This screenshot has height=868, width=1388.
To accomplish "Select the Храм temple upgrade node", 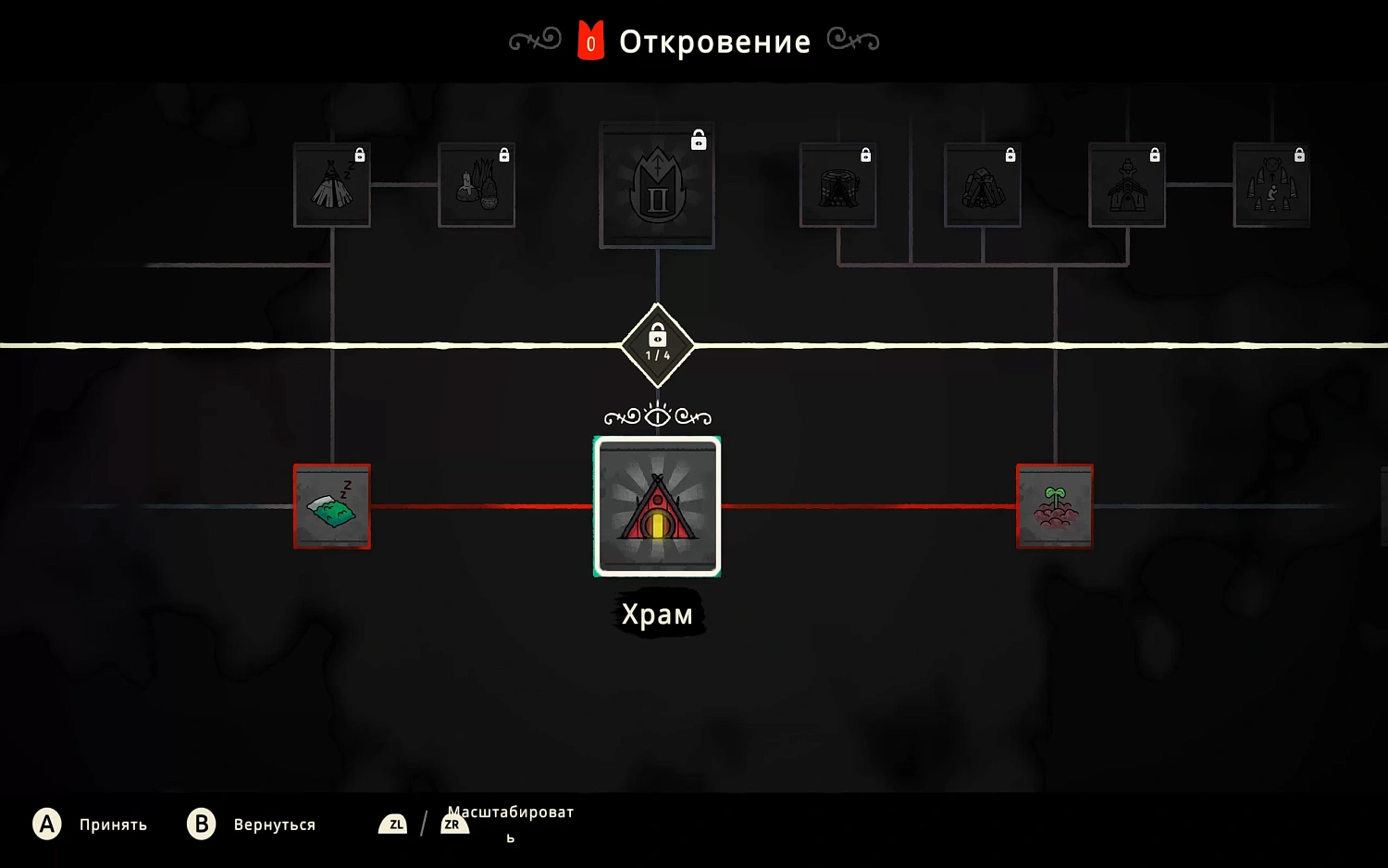I will coord(657,506).
